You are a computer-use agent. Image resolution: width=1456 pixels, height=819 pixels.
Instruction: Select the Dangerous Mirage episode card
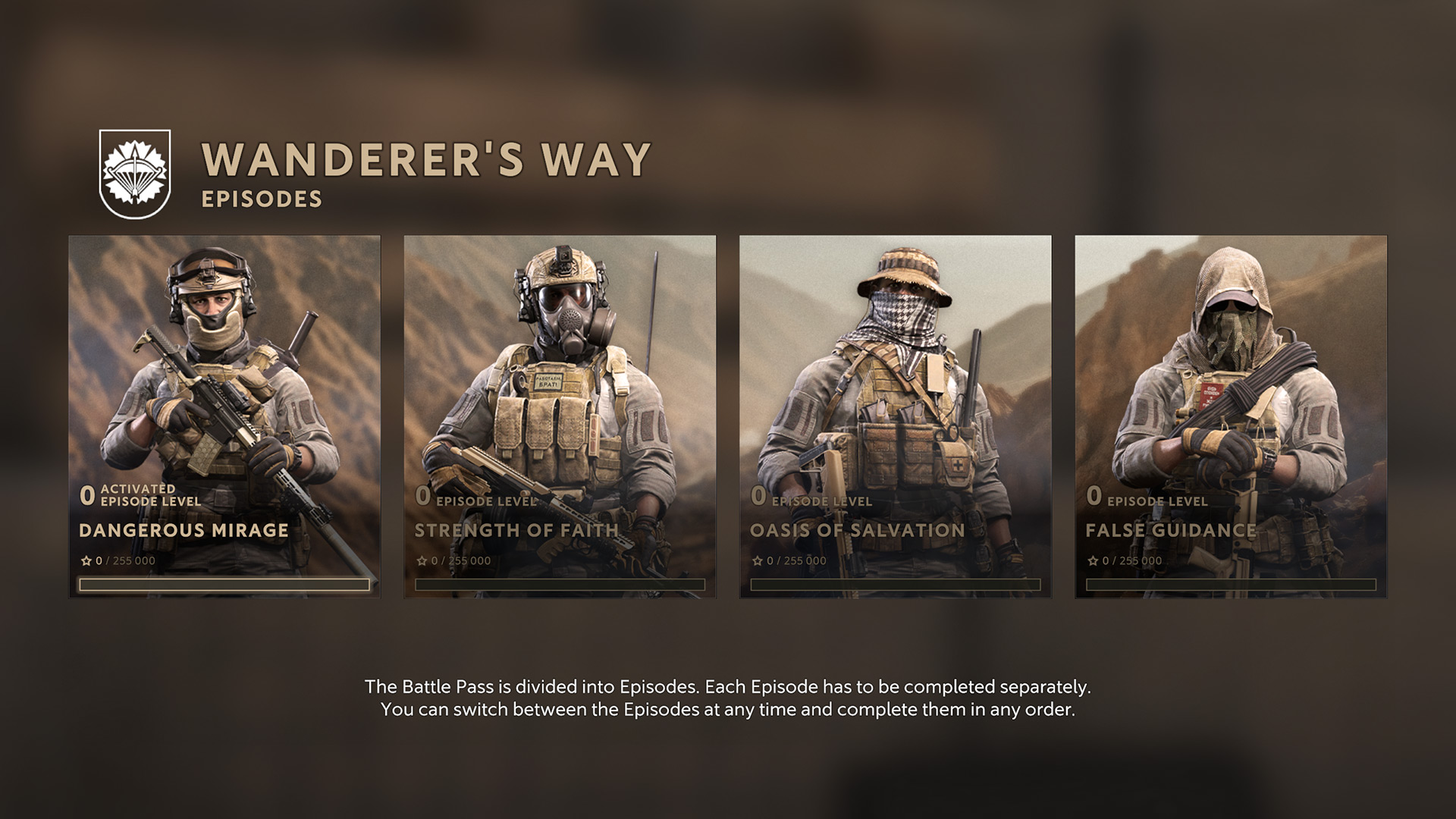pyautogui.click(x=224, y=416)
